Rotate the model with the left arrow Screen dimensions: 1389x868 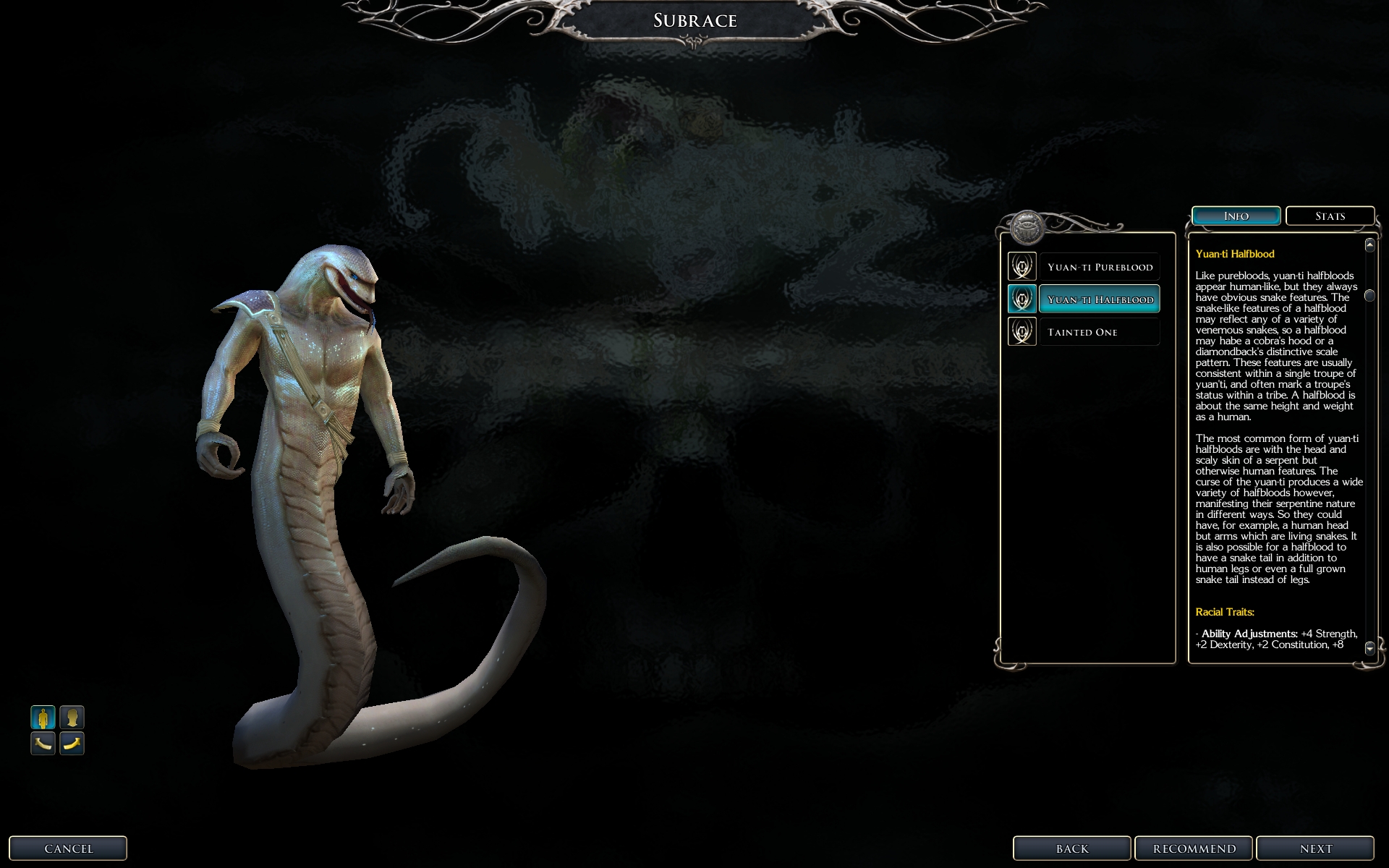coord(43,743)
